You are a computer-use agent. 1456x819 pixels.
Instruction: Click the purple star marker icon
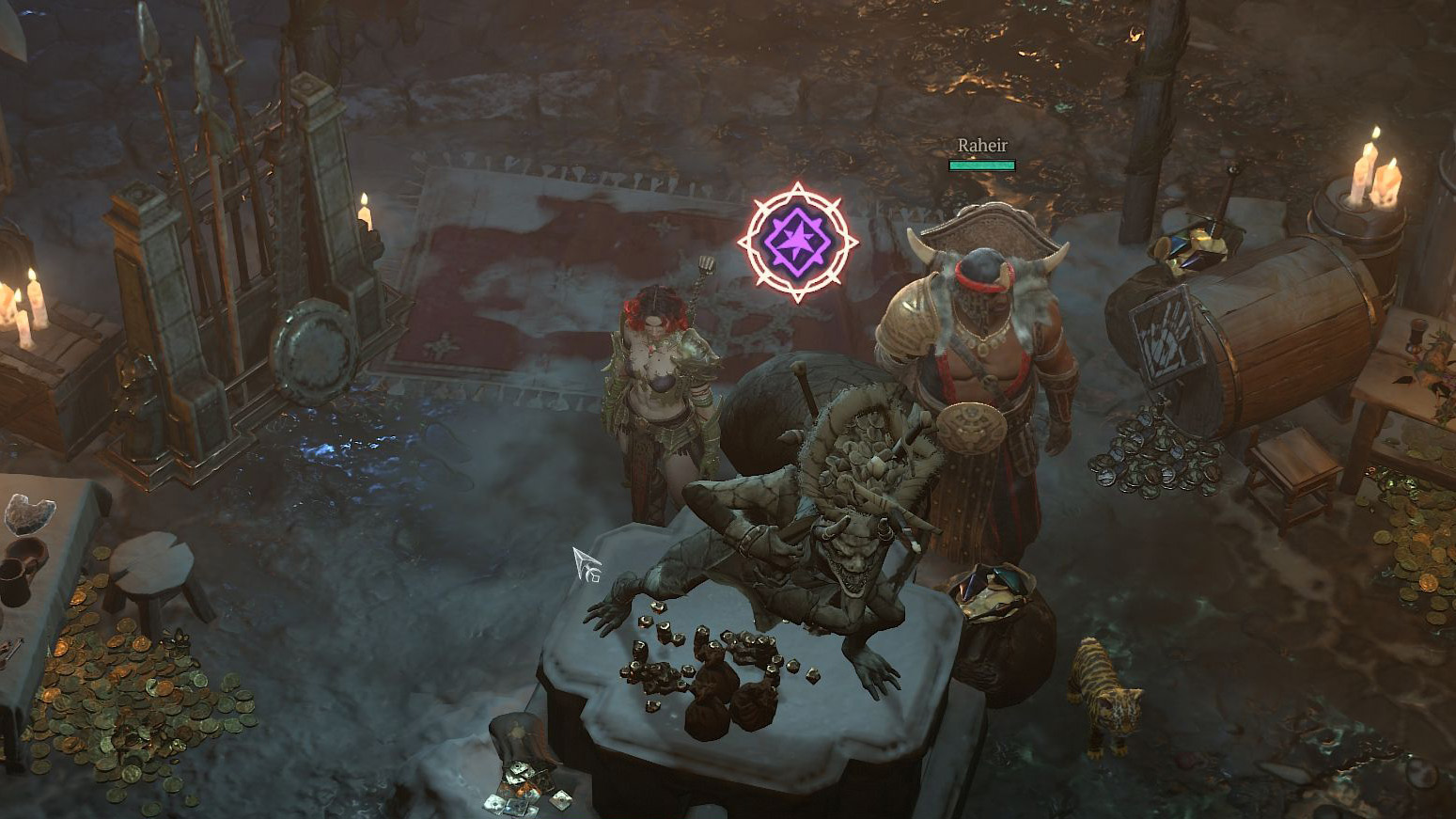(x=797, y=242)
